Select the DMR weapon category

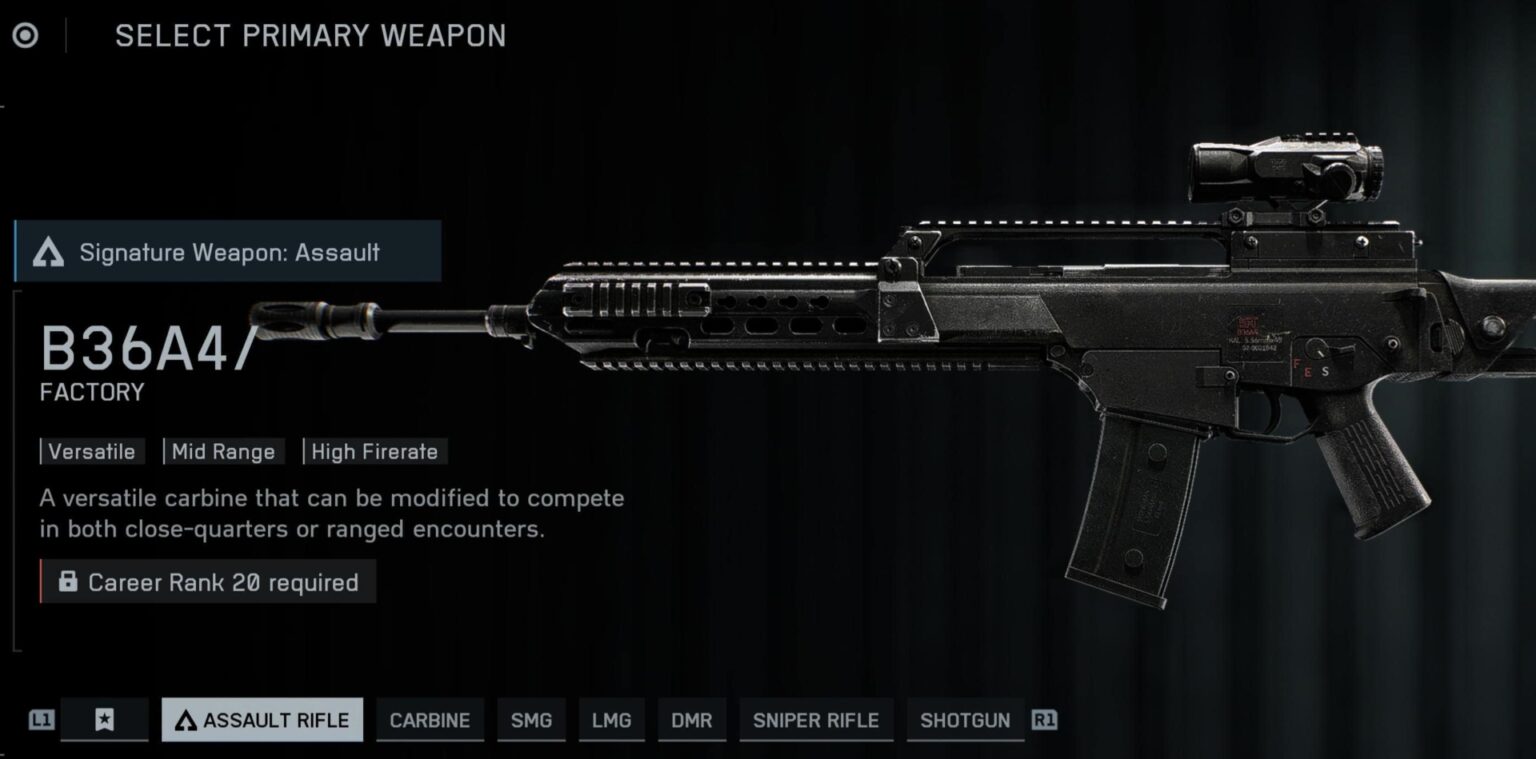pyautogui.click(x=692, y=720)
